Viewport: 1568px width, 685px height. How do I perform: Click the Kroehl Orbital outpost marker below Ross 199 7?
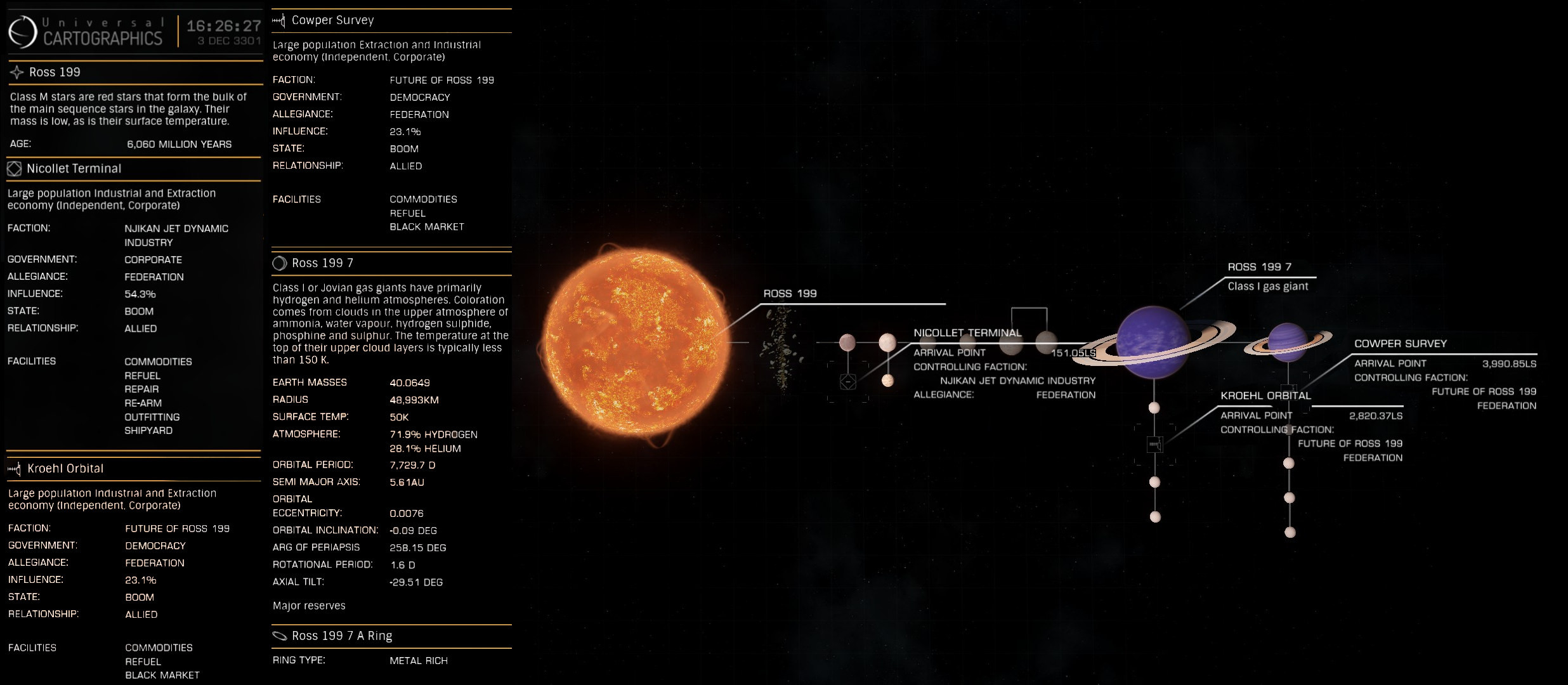pyautogui.click(x=1154, y=445)
